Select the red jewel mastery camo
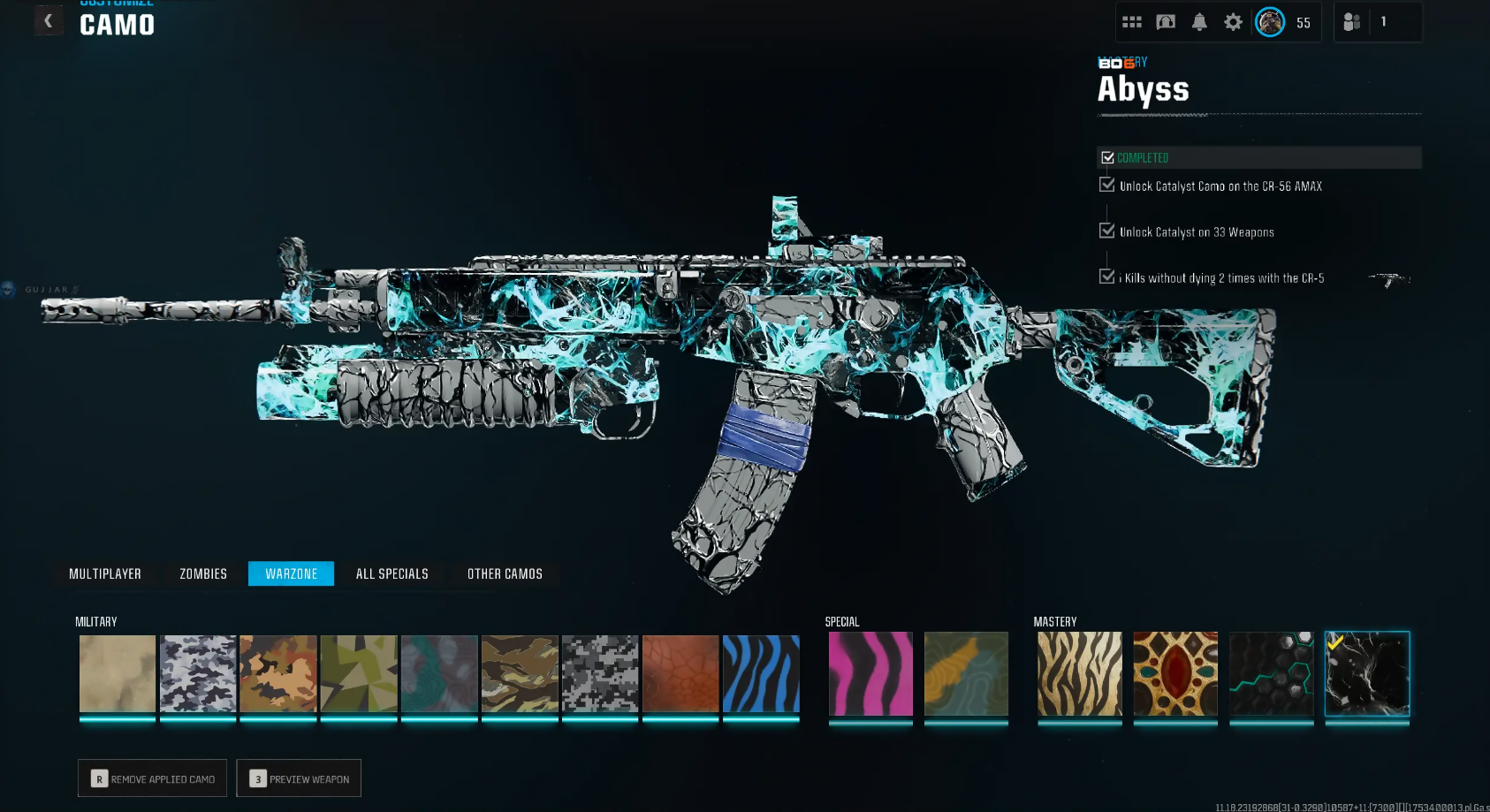 [x=1175, y=673]
